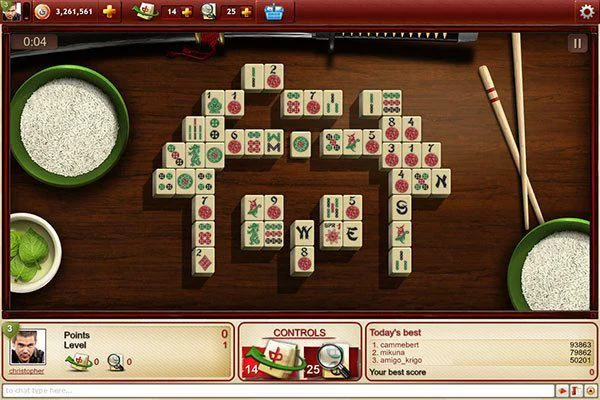This screenshot has height=400, width=600.
Task: Open christopher's player avatar
Action: pyautogui.click(x=26, y=347)
